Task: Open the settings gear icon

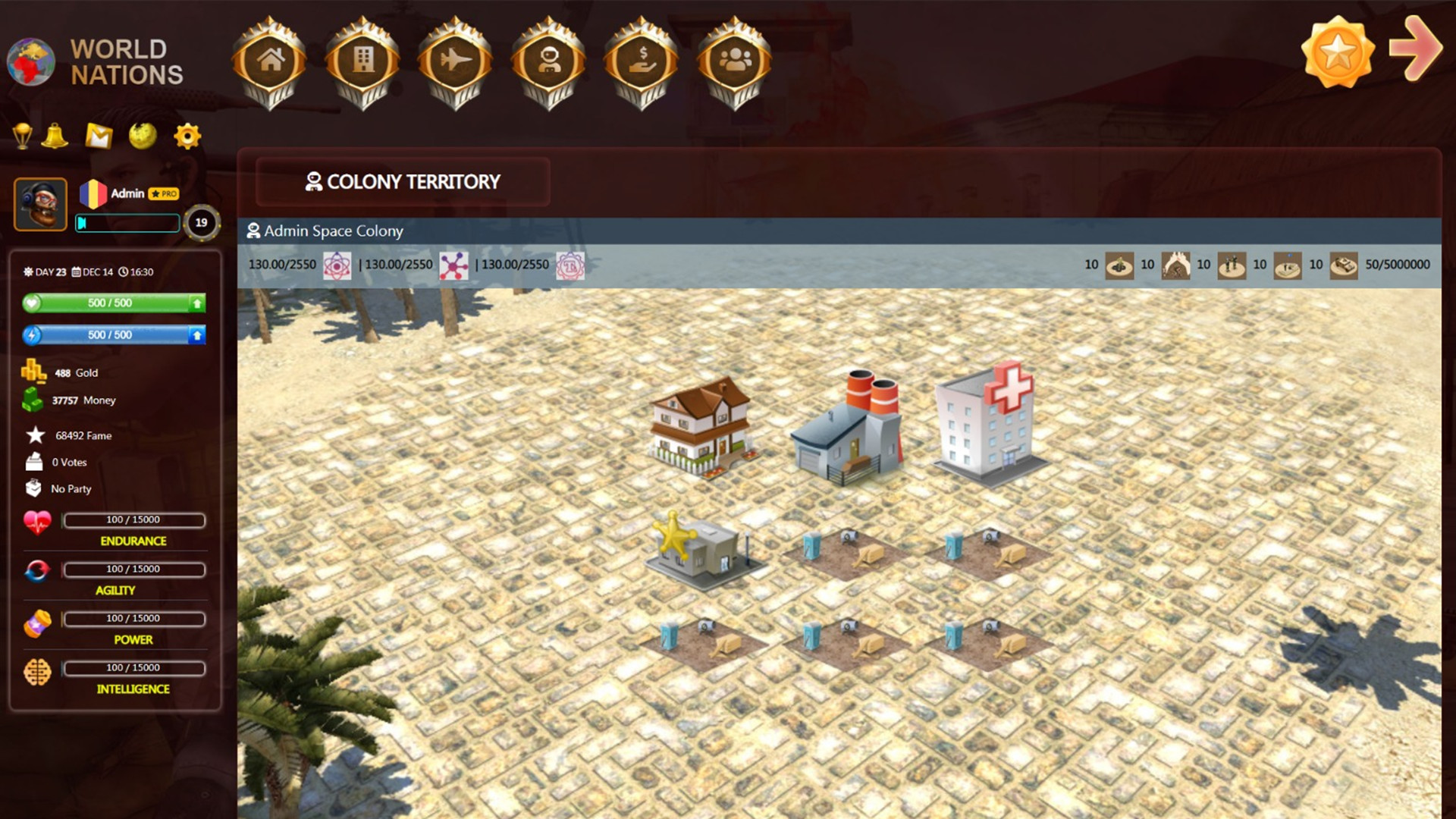Action: 186,136
